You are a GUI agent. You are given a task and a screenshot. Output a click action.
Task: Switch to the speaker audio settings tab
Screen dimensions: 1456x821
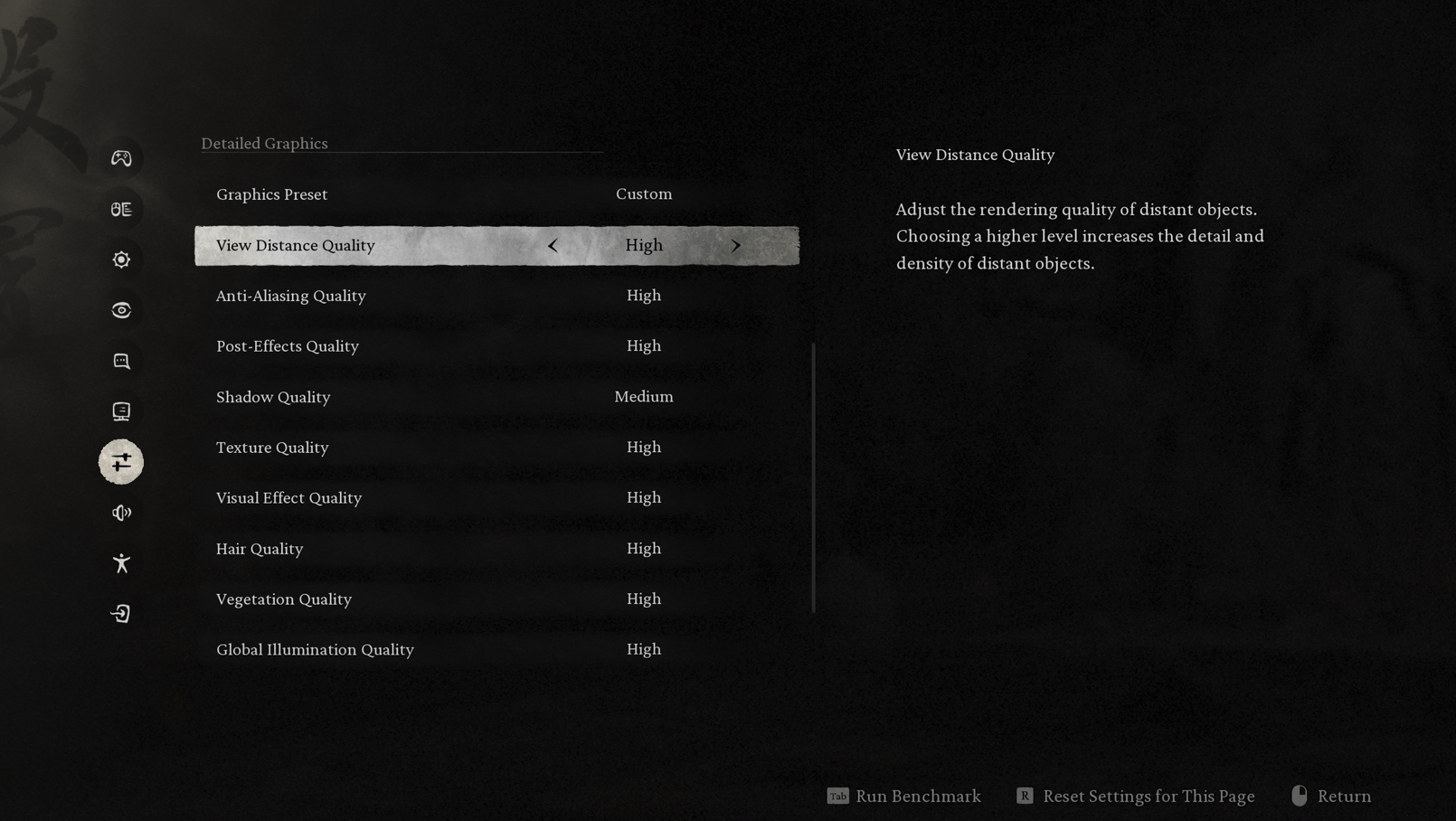[x=121, y=513]
